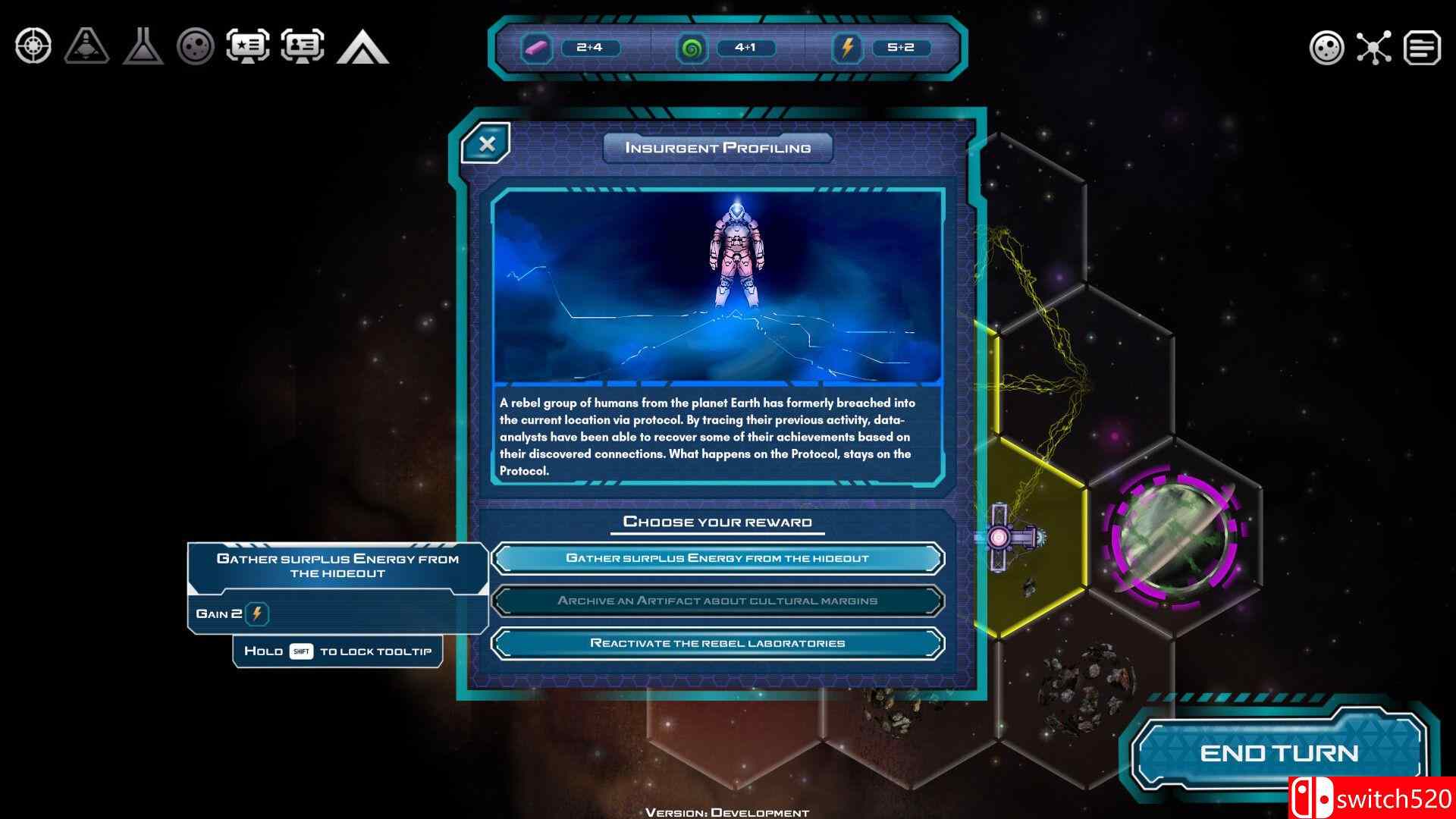Click the green spiral resource icon
The width and height of the screenshot is (1456, 819).
click(692, 49)
